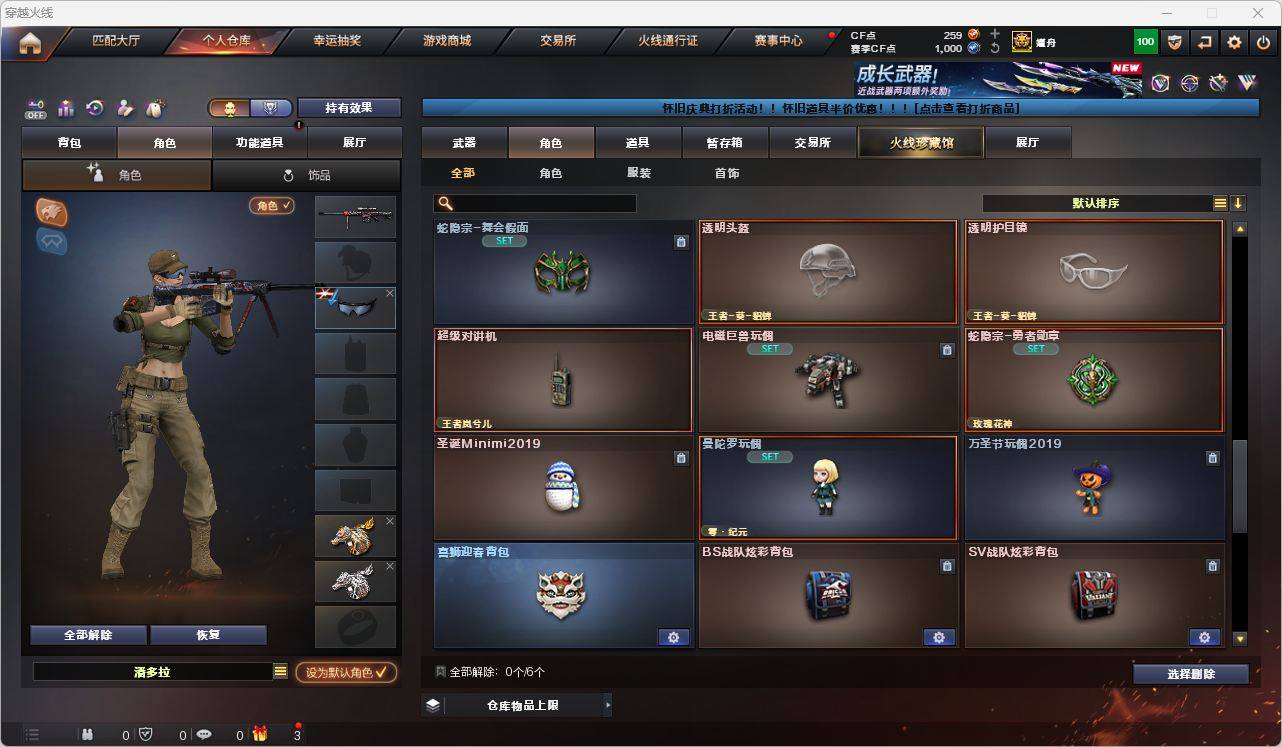Screen dimensions: 1282x747
Task: Click the home icon at top left
Action: click(x=30, y=41)
